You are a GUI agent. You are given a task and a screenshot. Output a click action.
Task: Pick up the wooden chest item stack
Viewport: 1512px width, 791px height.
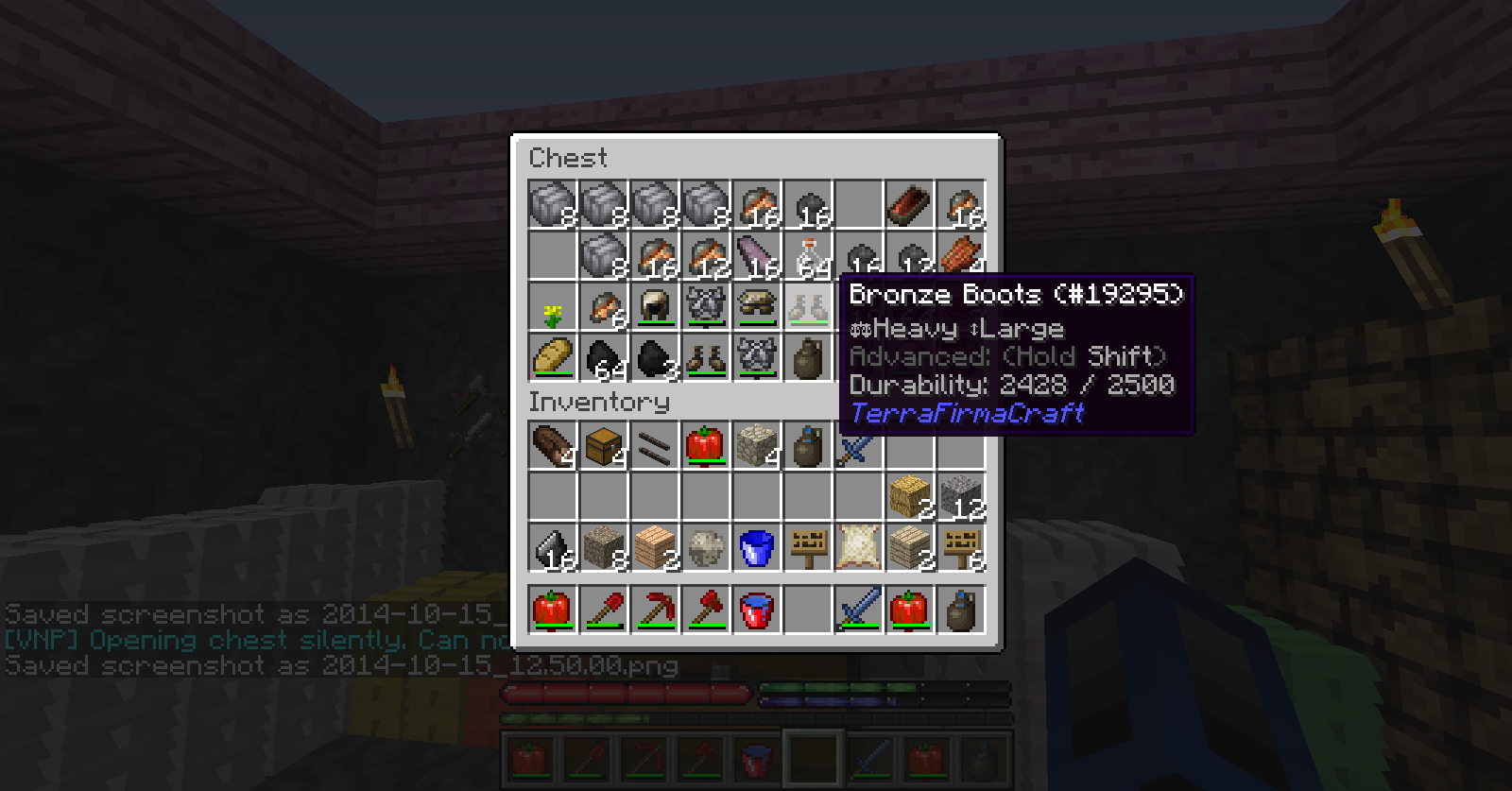[x=604, y=445]
